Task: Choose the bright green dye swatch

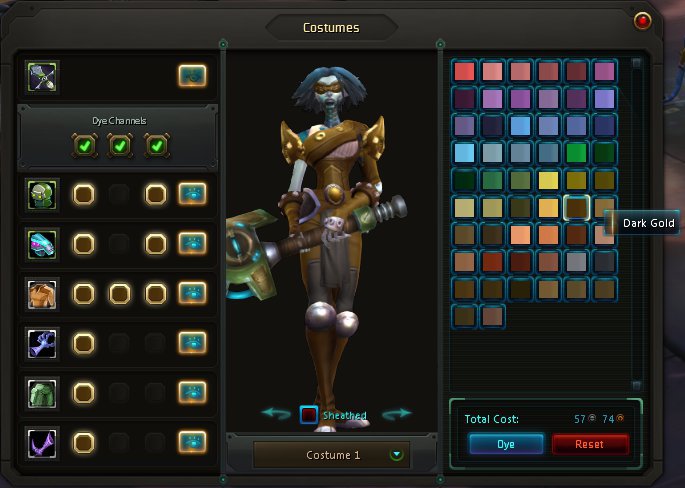Action: coord(576,153)
